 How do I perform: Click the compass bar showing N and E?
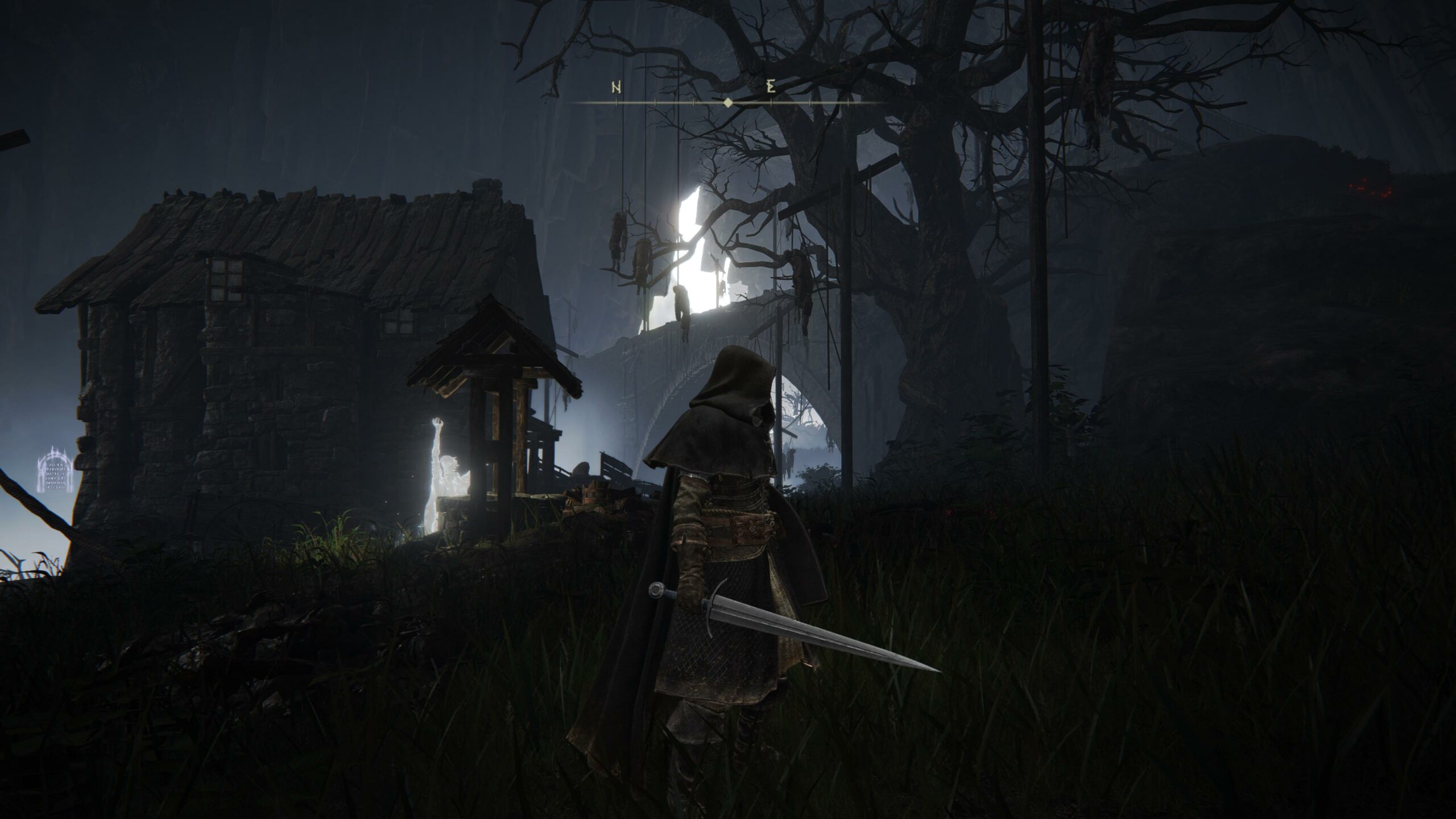(727, 102)
